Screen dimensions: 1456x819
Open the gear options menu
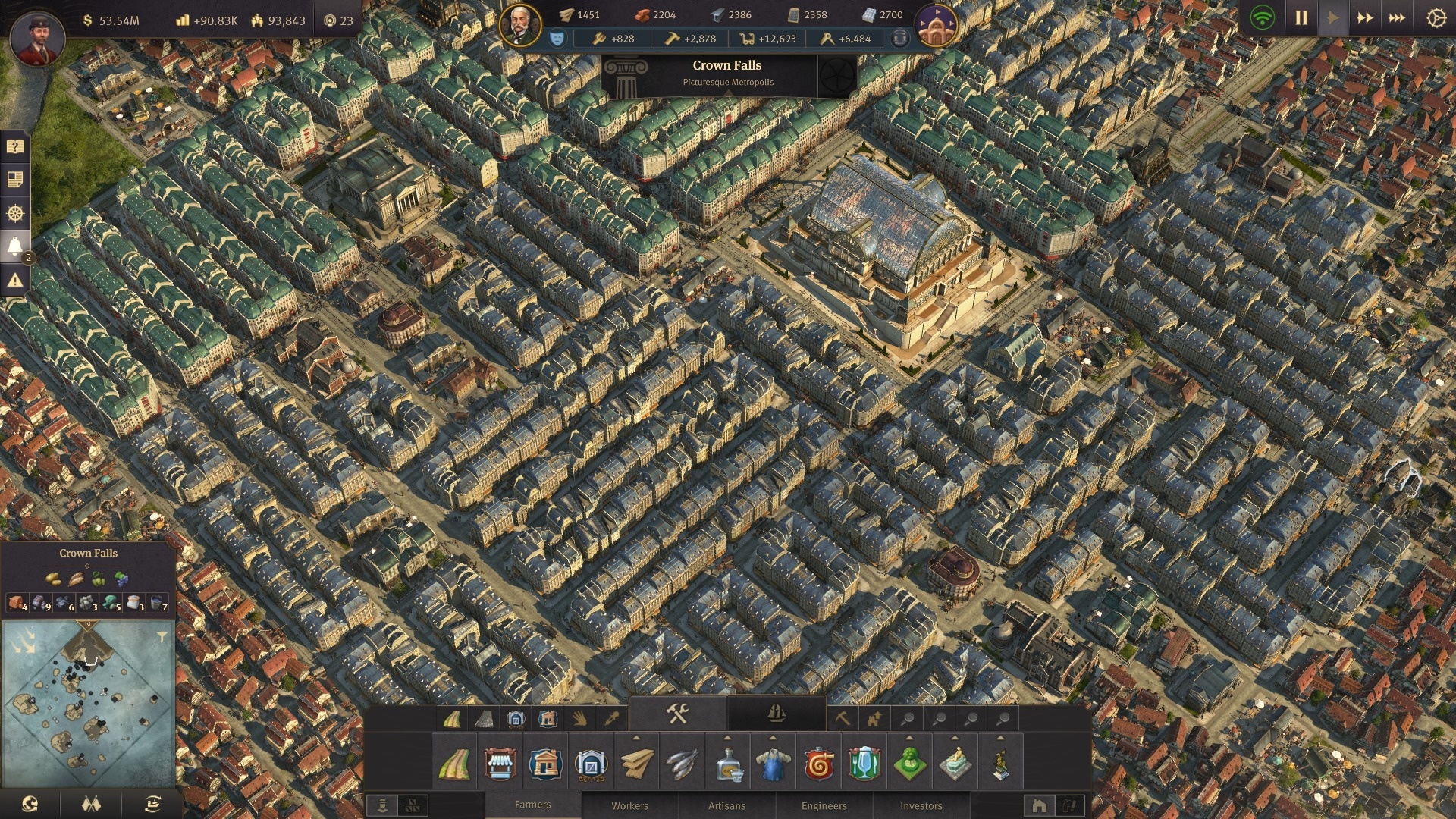(x=1436, y=17)
